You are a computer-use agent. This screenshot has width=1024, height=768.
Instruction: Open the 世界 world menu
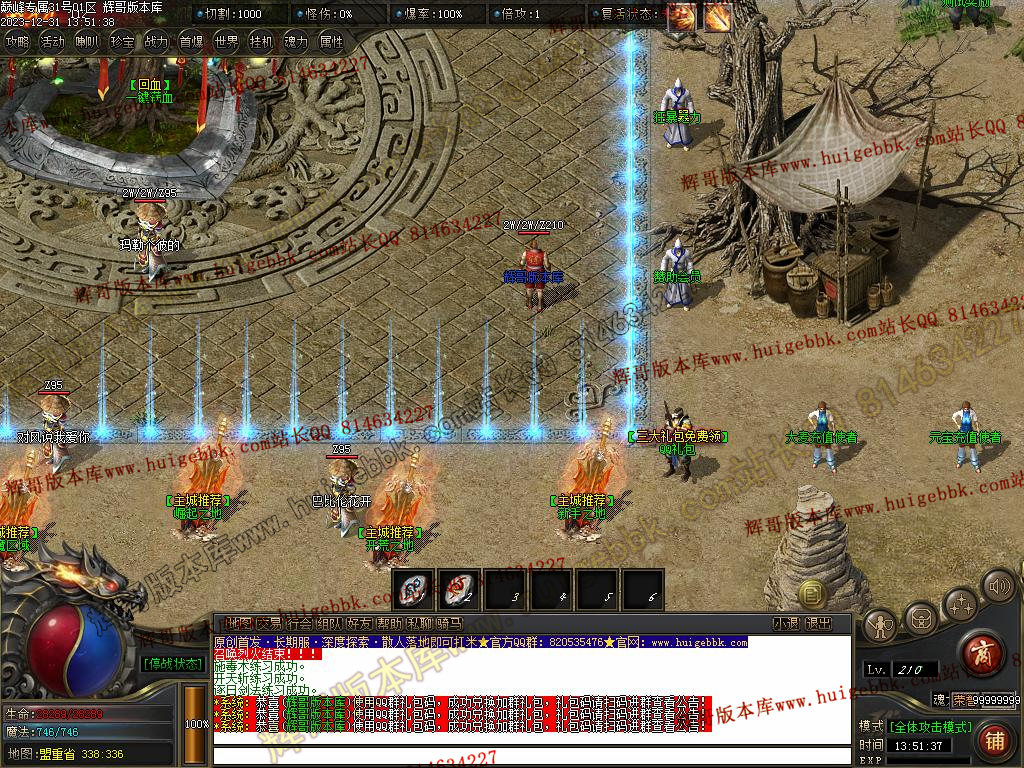[226, 42]
